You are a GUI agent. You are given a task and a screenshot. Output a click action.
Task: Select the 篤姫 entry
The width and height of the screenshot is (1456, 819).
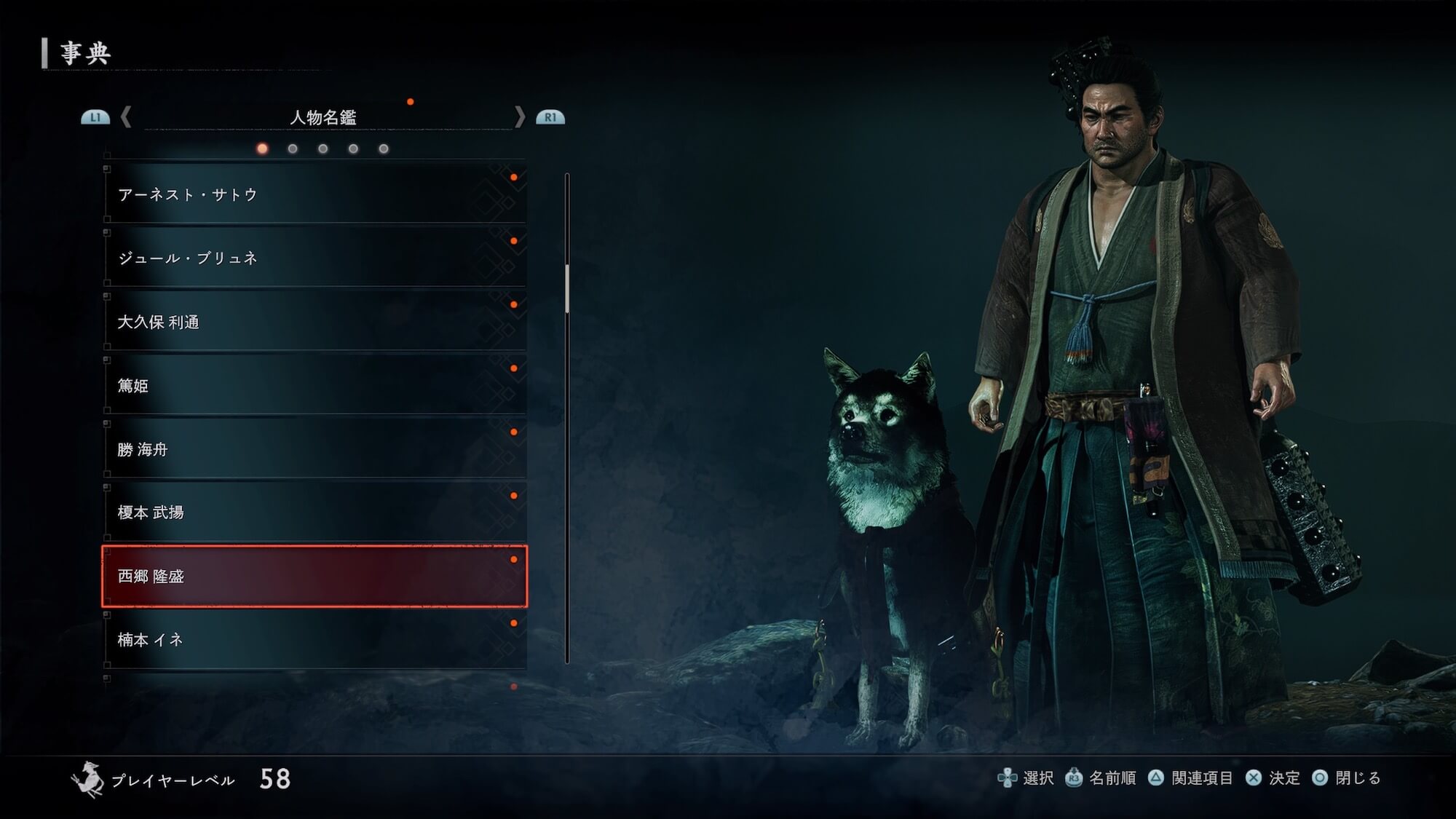314,385
